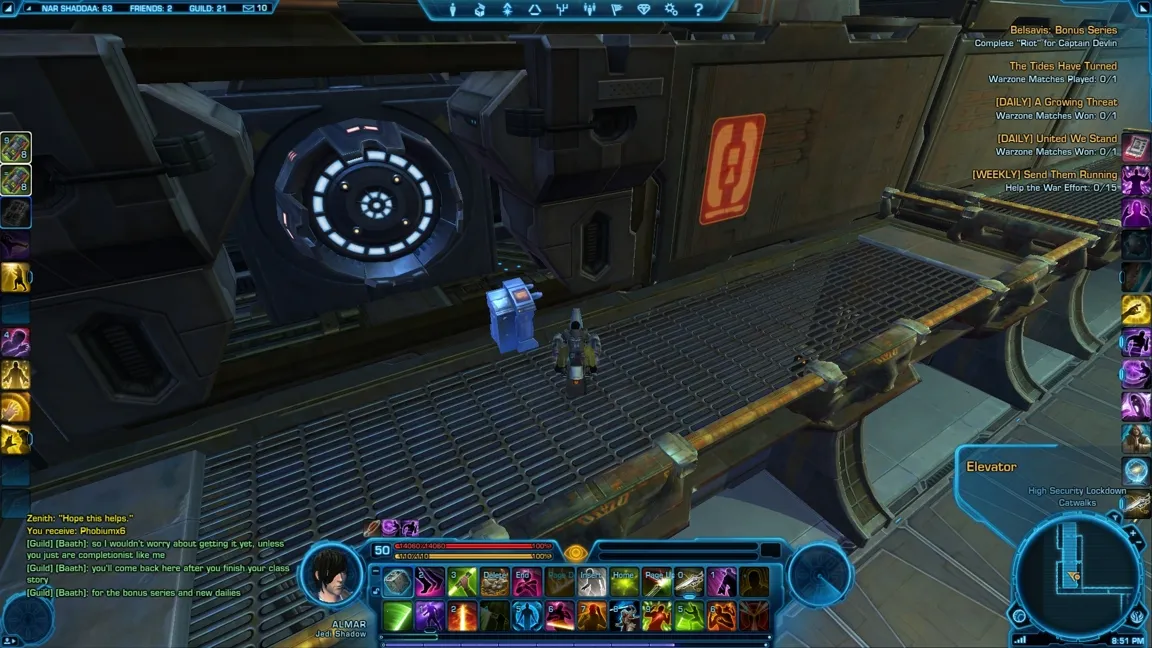The image size is (1152, 648).
Task: Open the preferences gear icon
Action: coord(671,10)
